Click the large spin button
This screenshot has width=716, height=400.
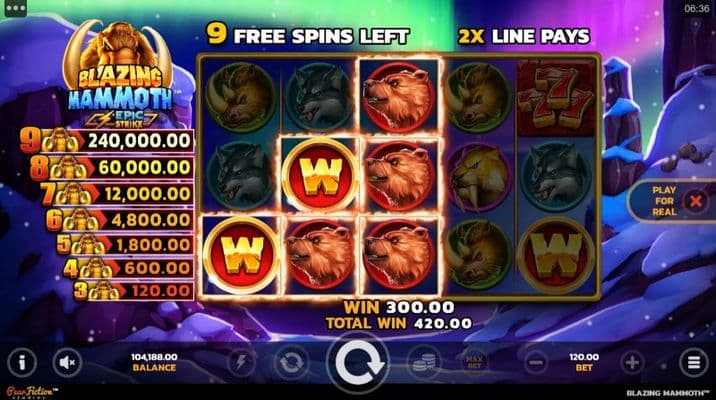coord(357,363)
